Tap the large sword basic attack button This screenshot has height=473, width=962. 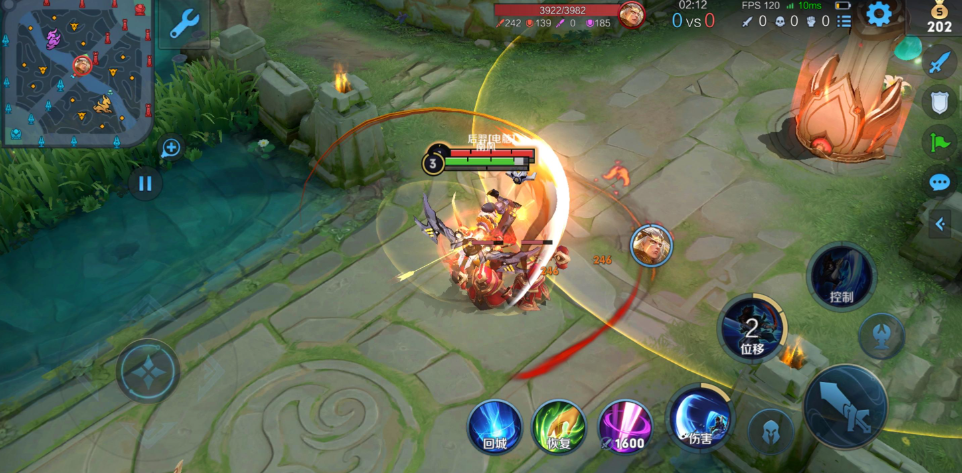point(845,406)
